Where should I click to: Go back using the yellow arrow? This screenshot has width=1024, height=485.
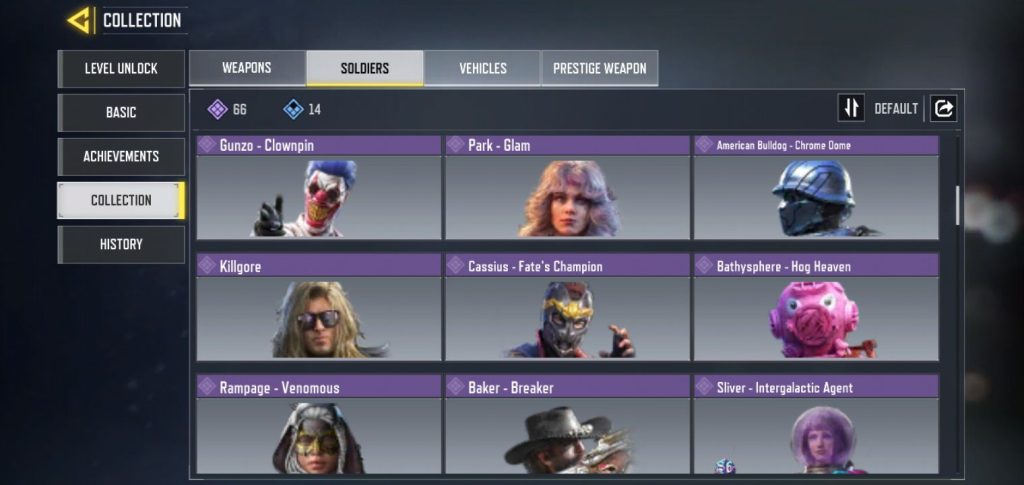(79, 20)
